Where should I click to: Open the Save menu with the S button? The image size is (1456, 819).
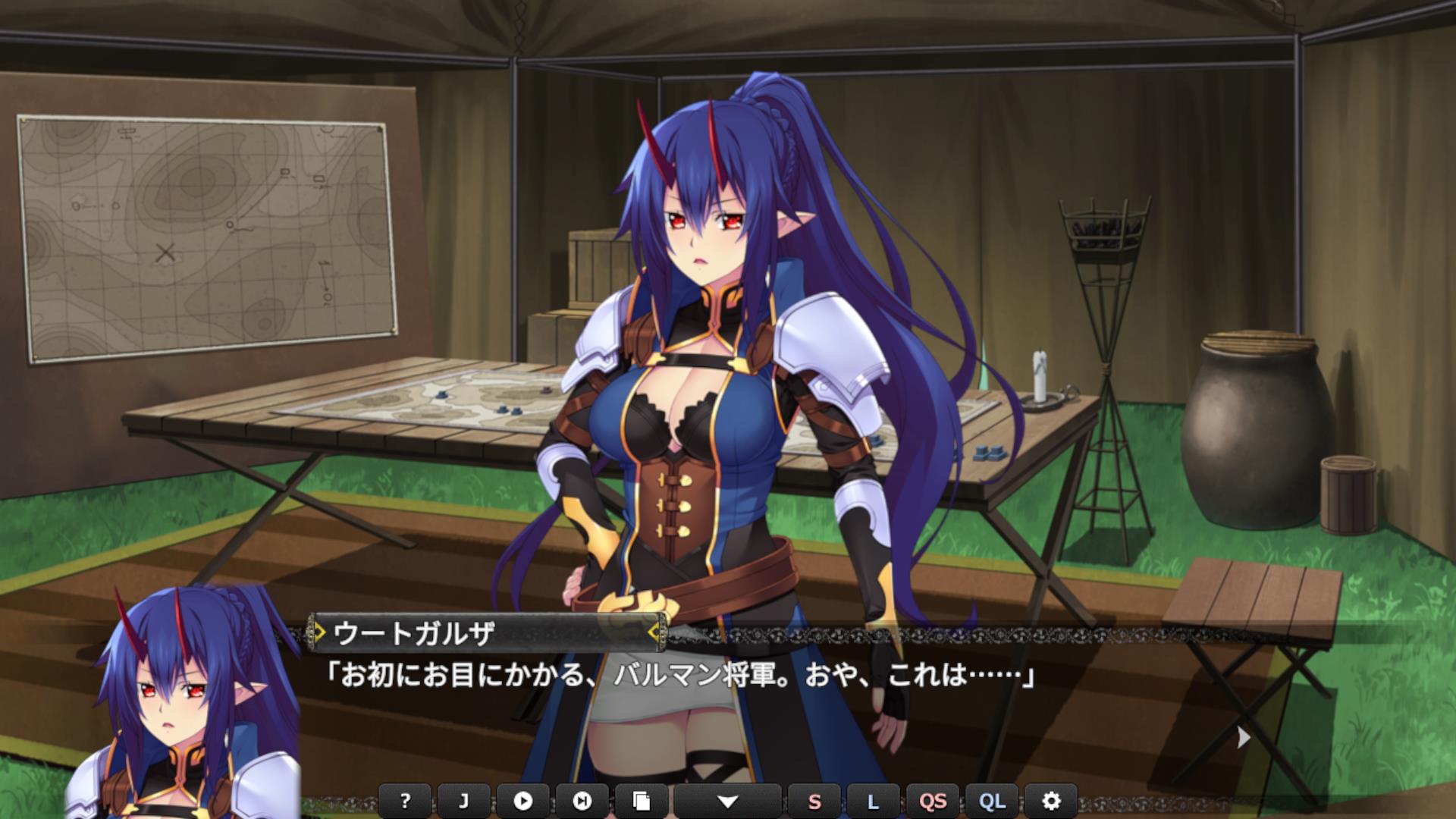pyautogui.click(x=814, y=801)
